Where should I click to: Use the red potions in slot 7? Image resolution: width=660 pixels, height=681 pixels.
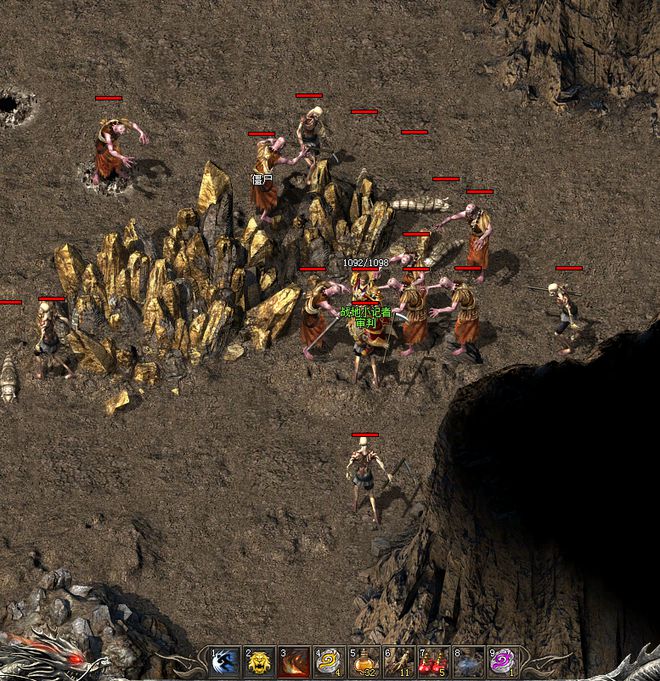click(433, 662)
